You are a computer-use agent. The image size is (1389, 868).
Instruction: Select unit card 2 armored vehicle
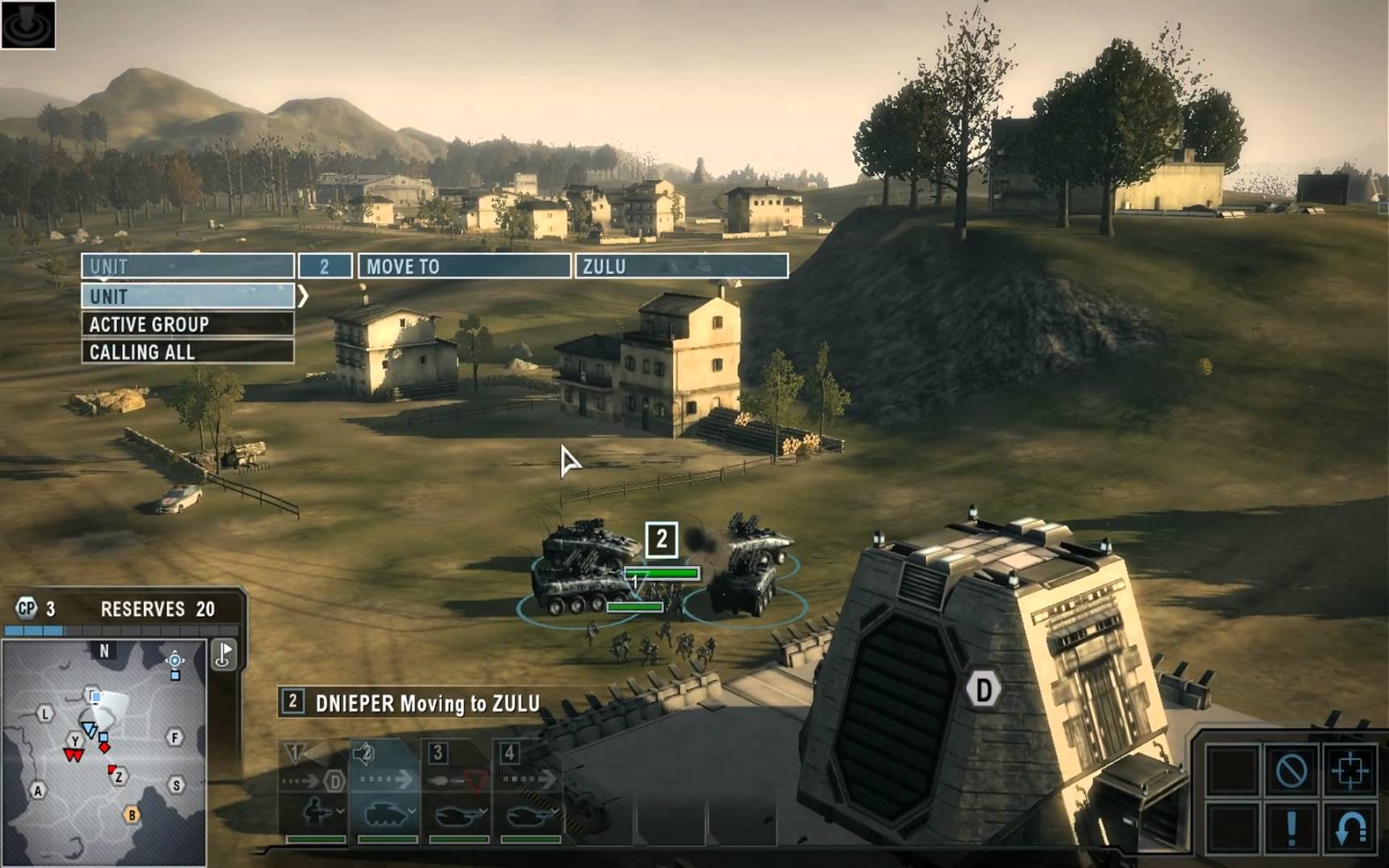click(x=387, y=792)
